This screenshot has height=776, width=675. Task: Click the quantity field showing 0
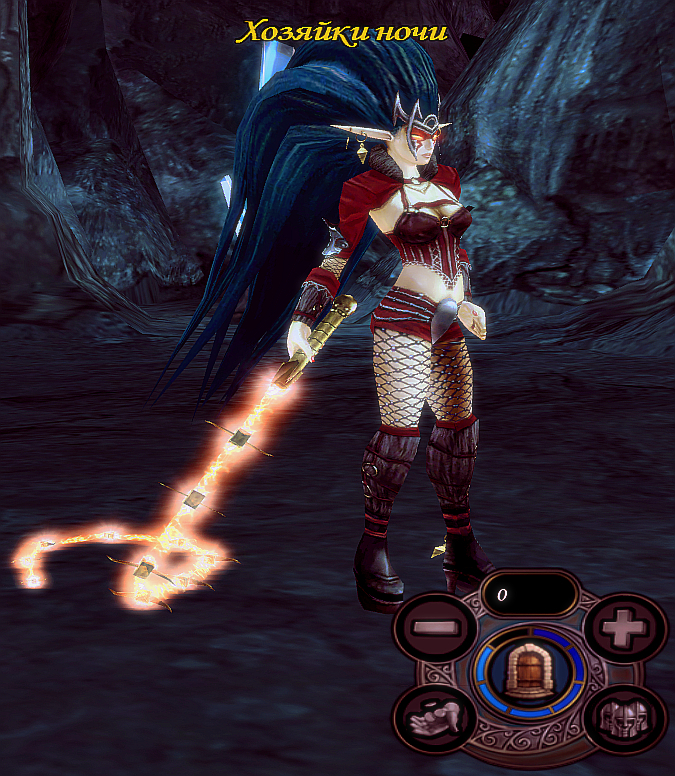coord(530,594)
